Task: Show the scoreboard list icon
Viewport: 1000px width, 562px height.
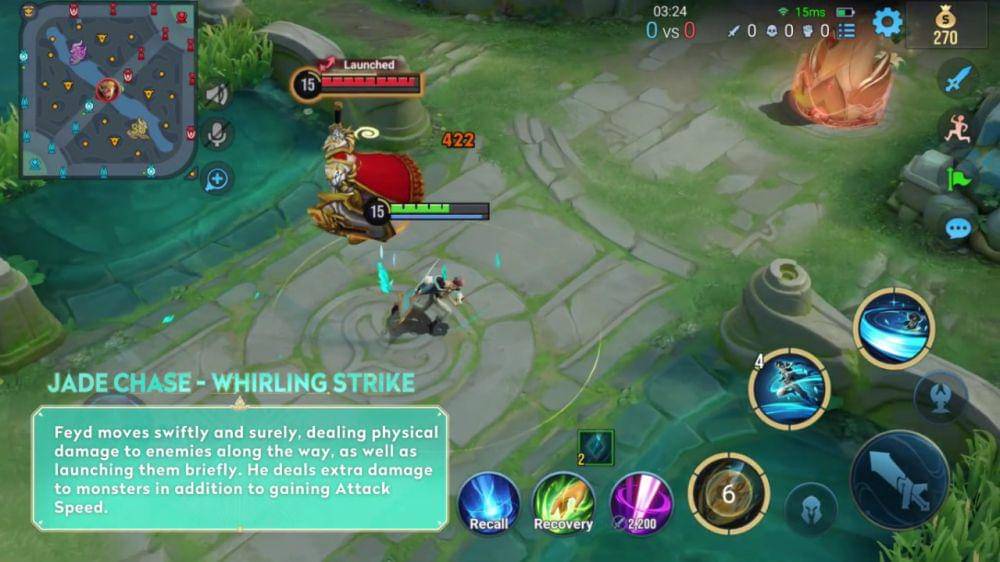Action: 847,31
